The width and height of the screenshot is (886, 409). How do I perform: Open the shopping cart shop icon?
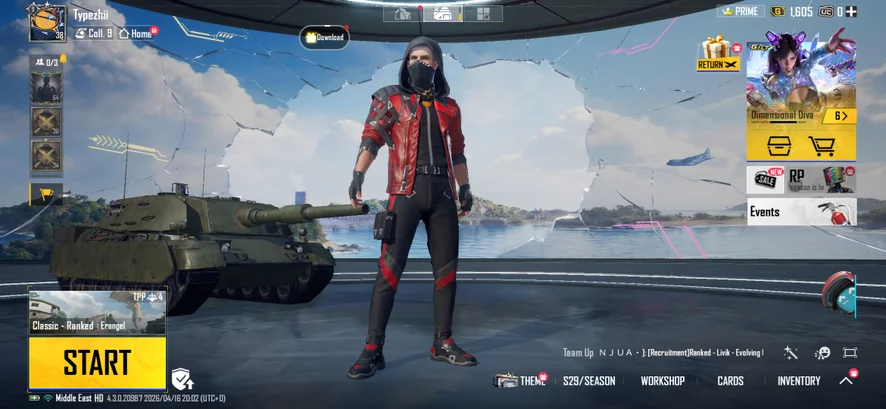coord(821,147)
